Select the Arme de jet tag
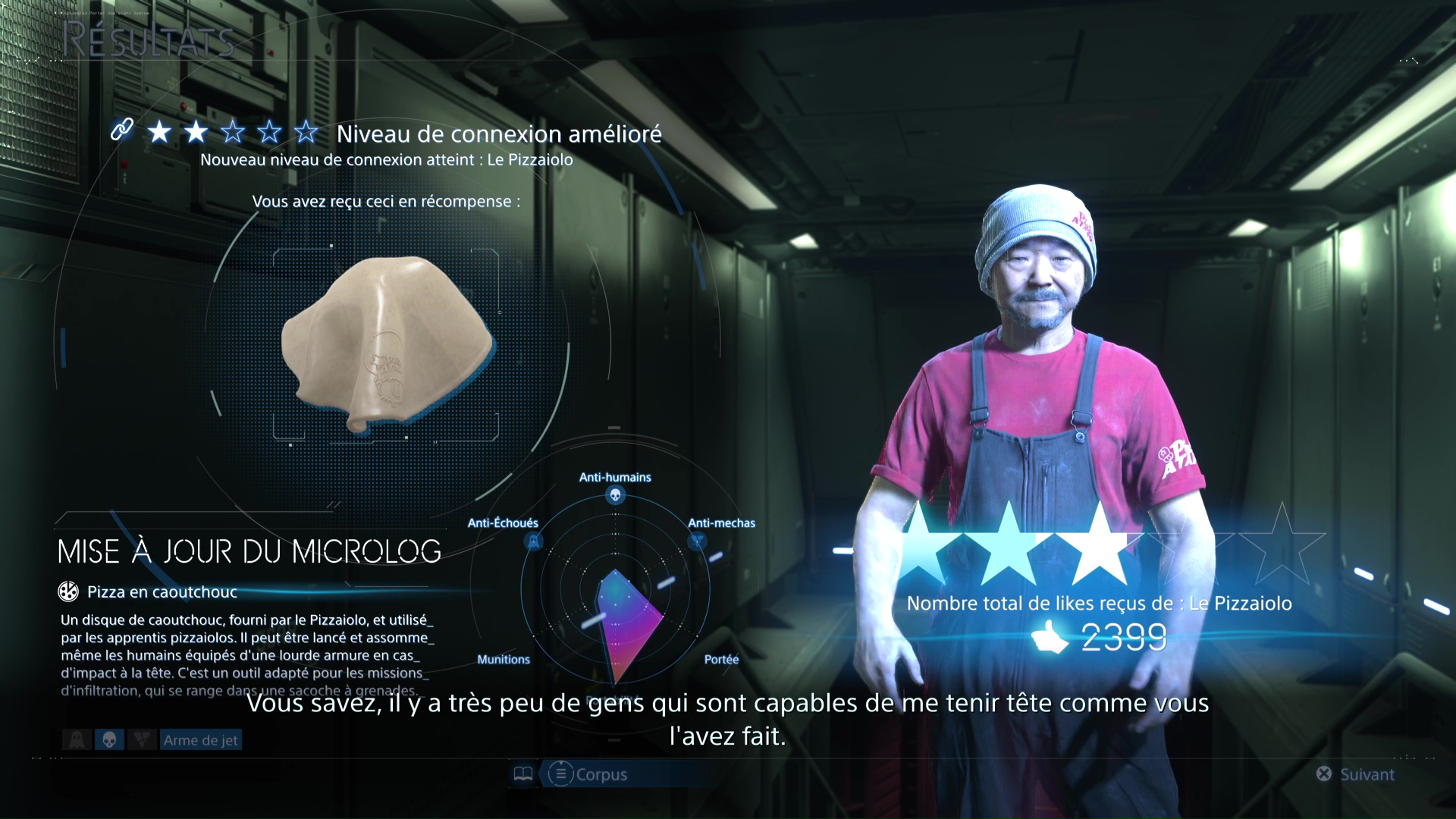 [x=200, y=740]
